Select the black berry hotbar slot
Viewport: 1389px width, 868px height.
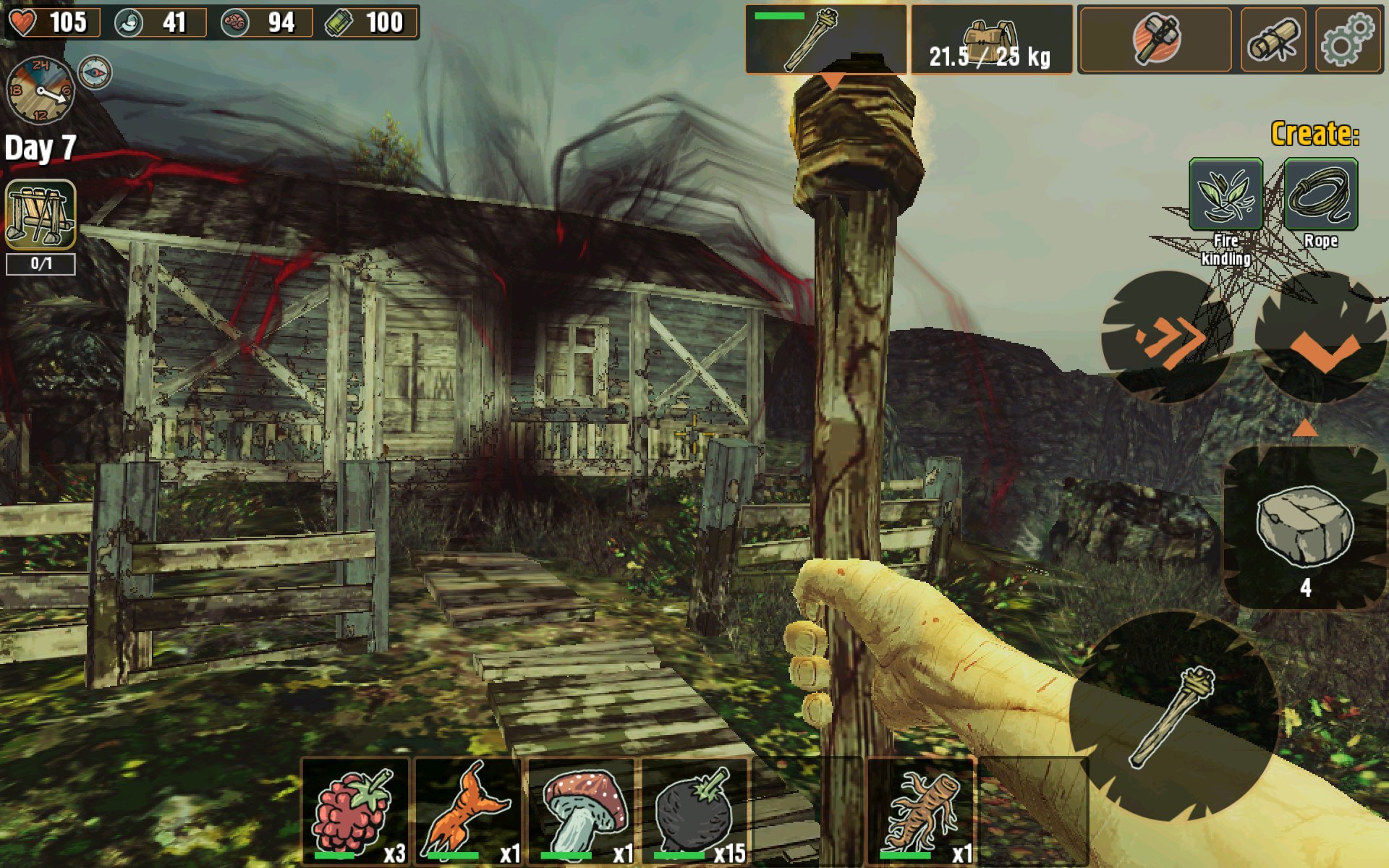(x=696, y=812)
